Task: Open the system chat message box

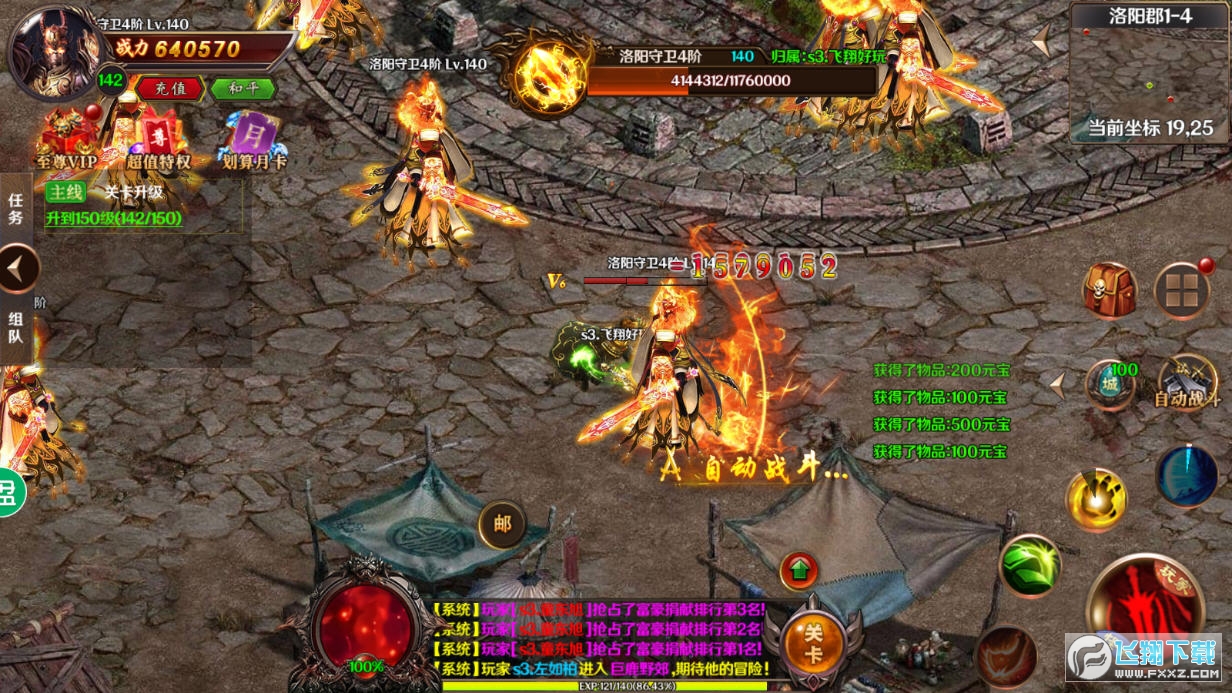Action: pyautogui.click(x=602, y=638)
